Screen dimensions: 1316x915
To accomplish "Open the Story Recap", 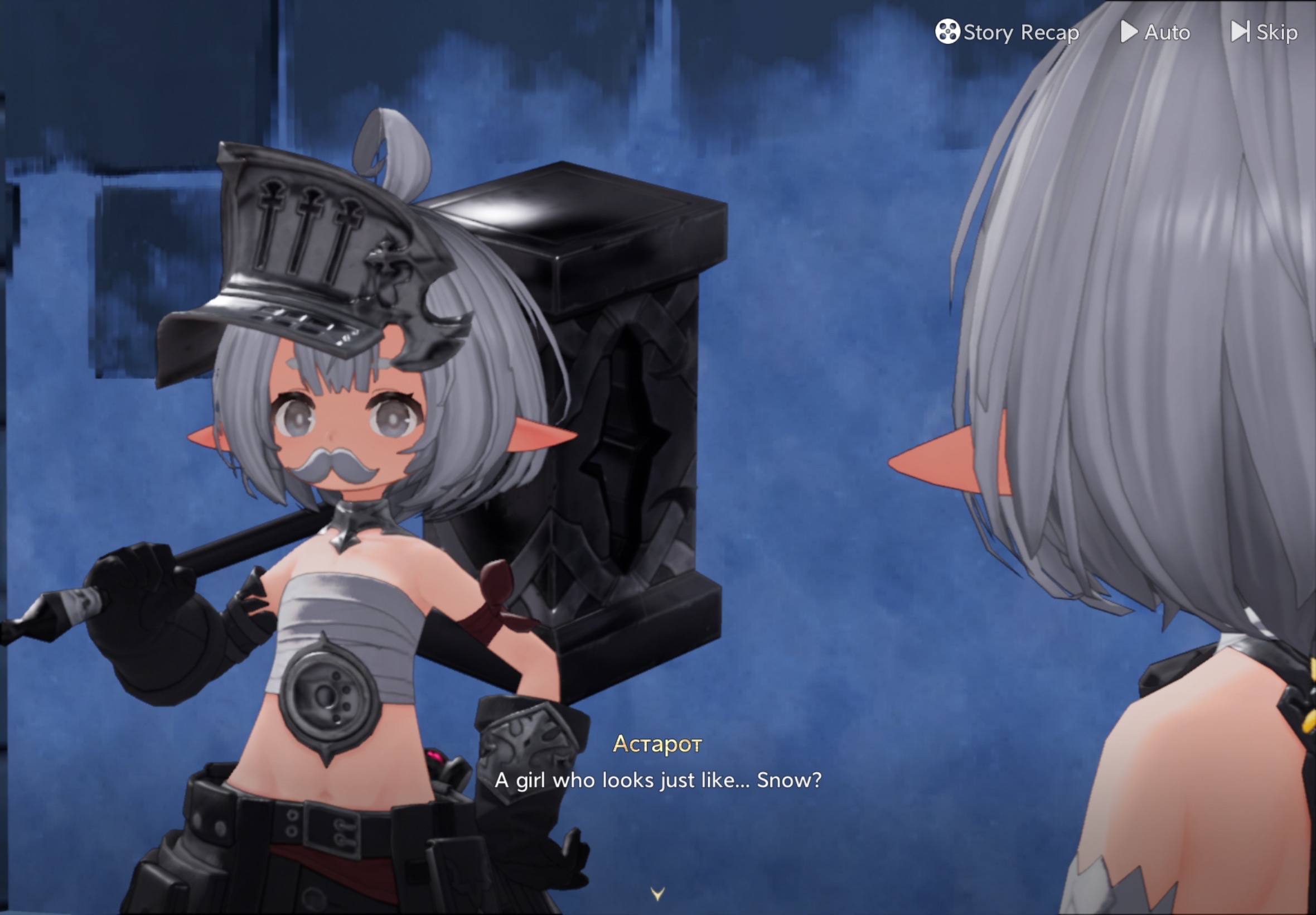I will pos(1007,32).
